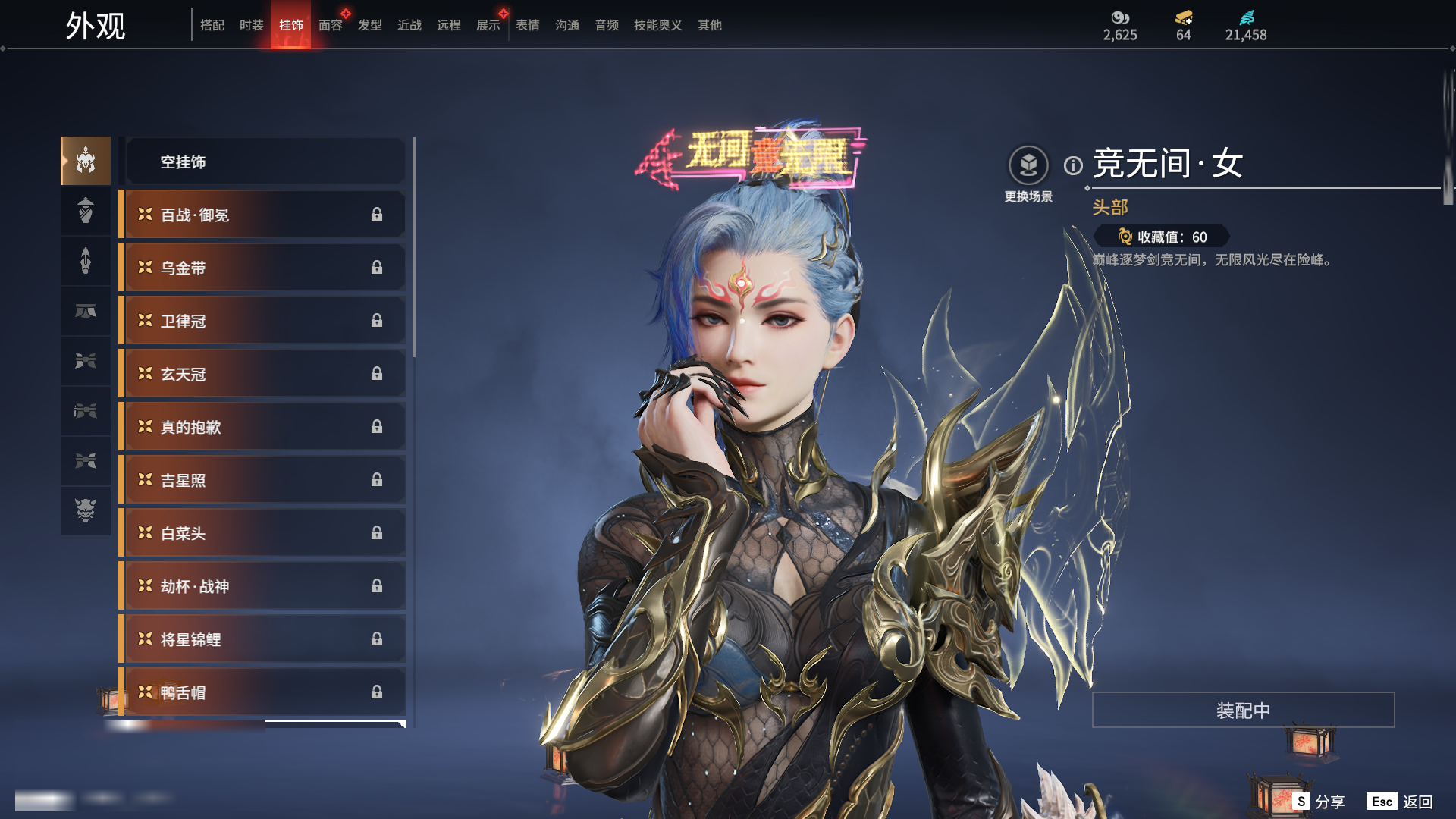Select the head accessory category icon

coord(86,161)
